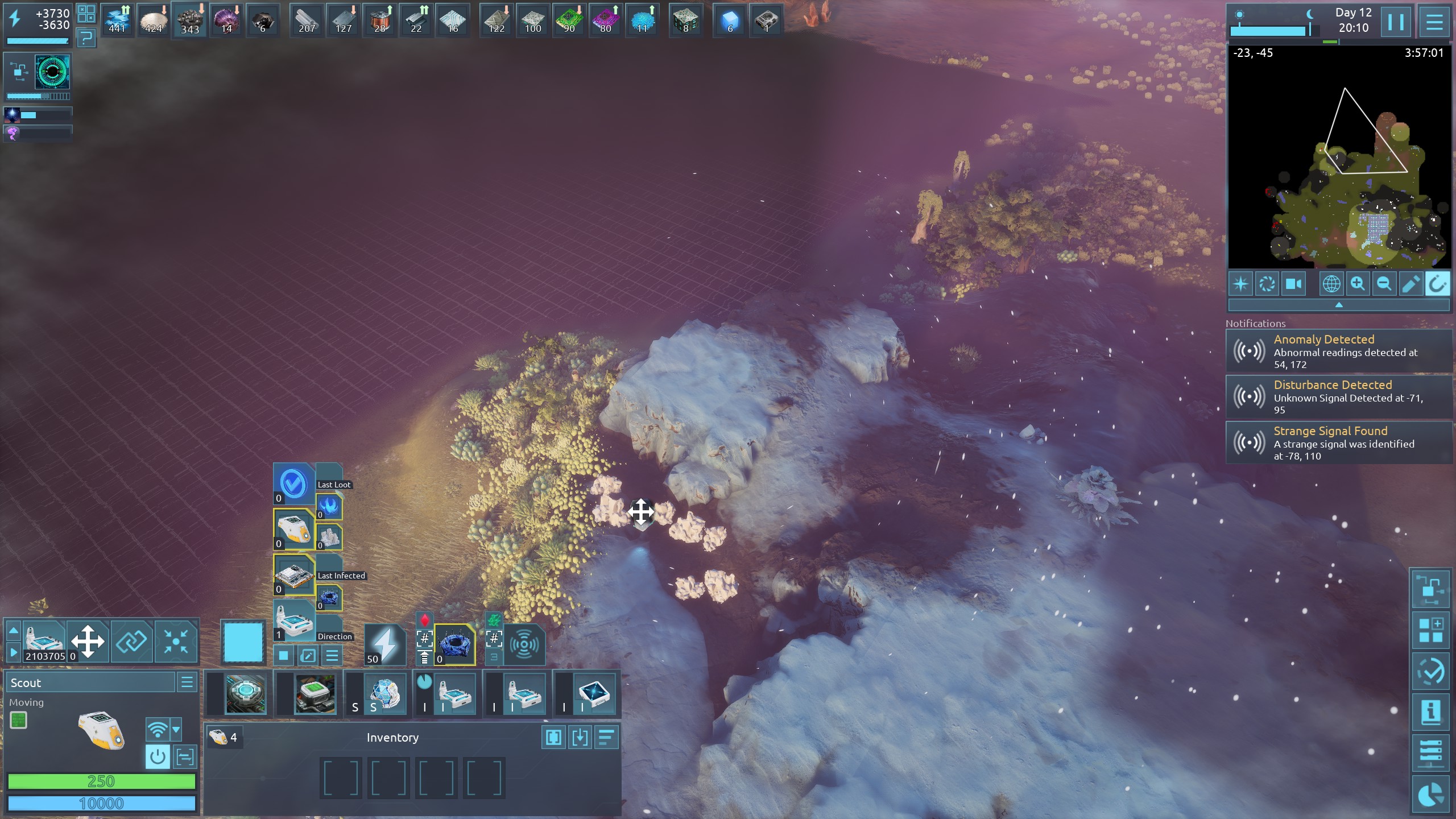Pause the game simulation
This screenshot has width=1456, height=819.
coord(1395,23)
